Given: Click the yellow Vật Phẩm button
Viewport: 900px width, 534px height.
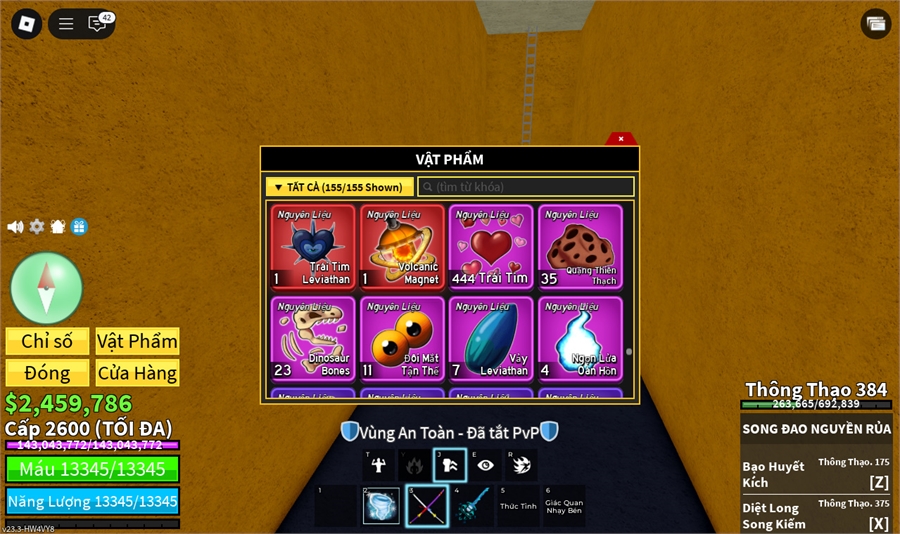Looking at the screenshot, I should tap(137, 341).
